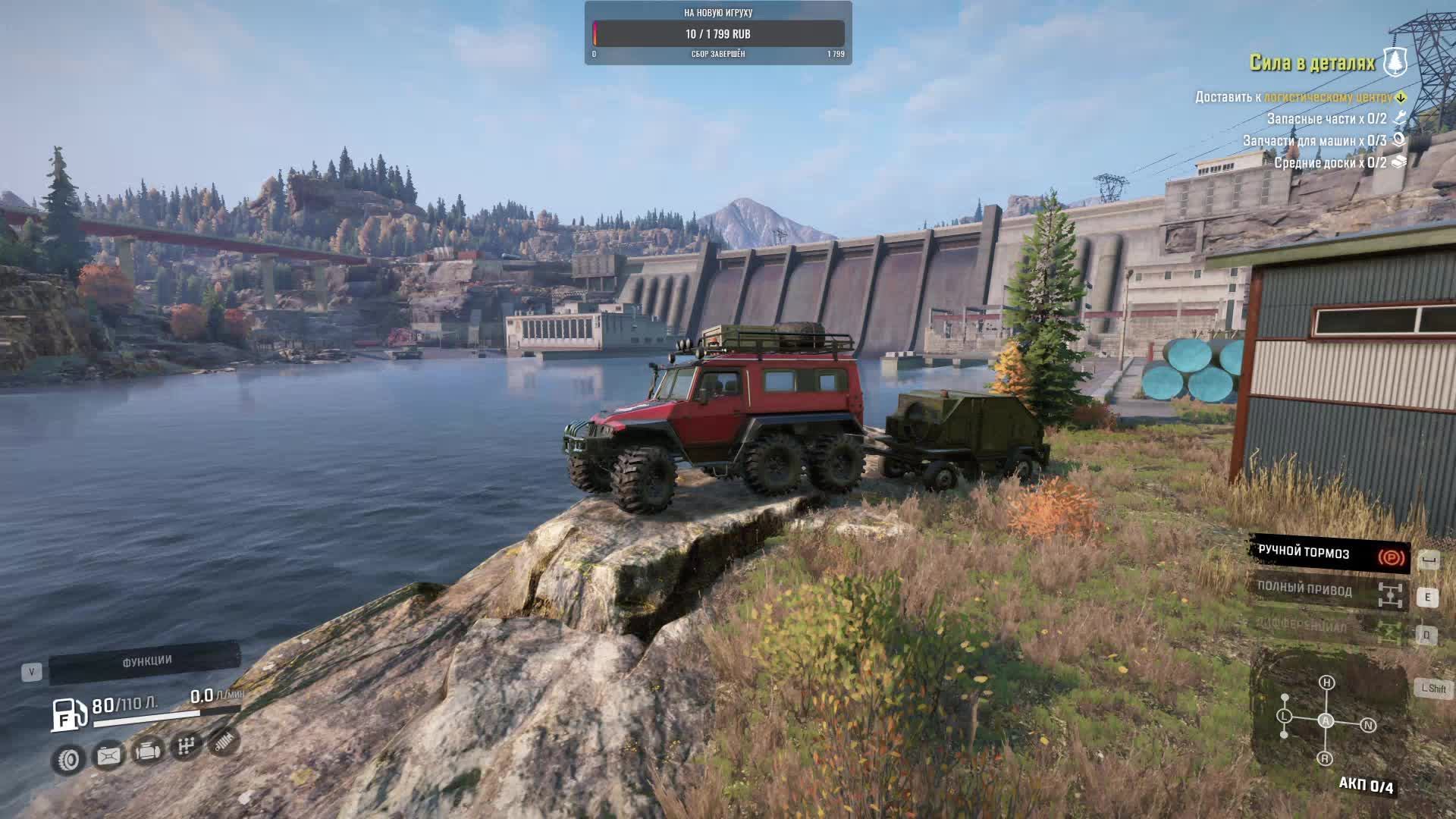The height and width of the screenshot is (819, 1456).
Task: Open the Сила в деталях task tracker
Action: pos(1312,63)
